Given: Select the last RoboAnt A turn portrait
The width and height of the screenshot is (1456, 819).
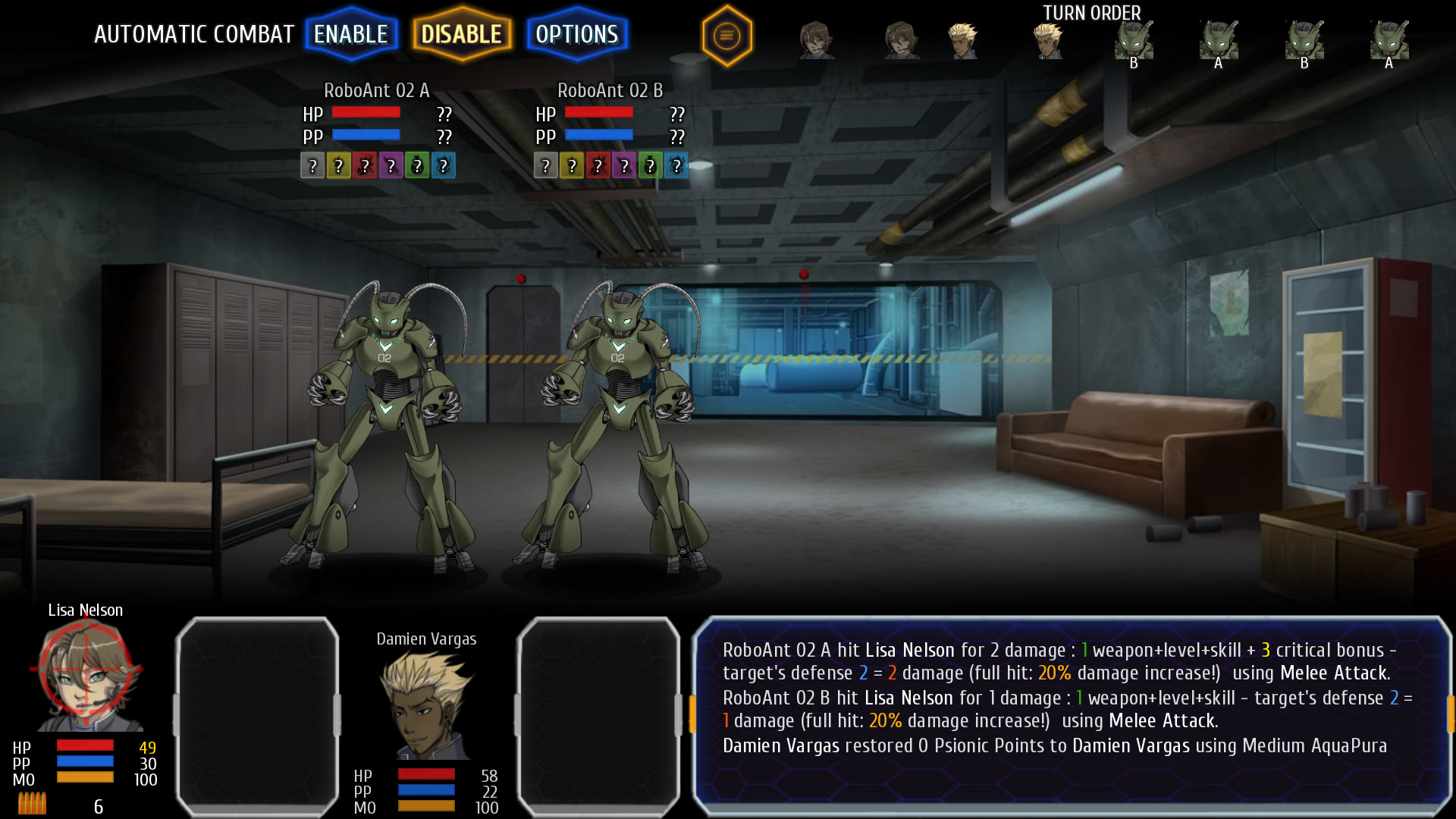Looking at the screenshot, I should point(1389,42).
